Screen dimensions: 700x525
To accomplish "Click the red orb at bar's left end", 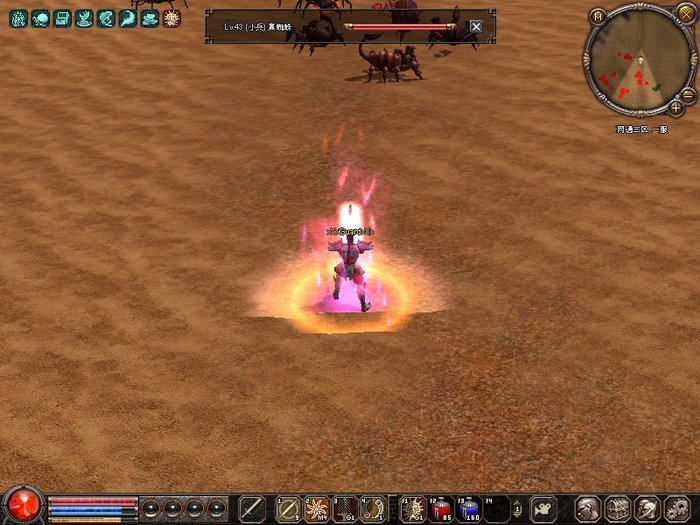I will coord(23,505).
